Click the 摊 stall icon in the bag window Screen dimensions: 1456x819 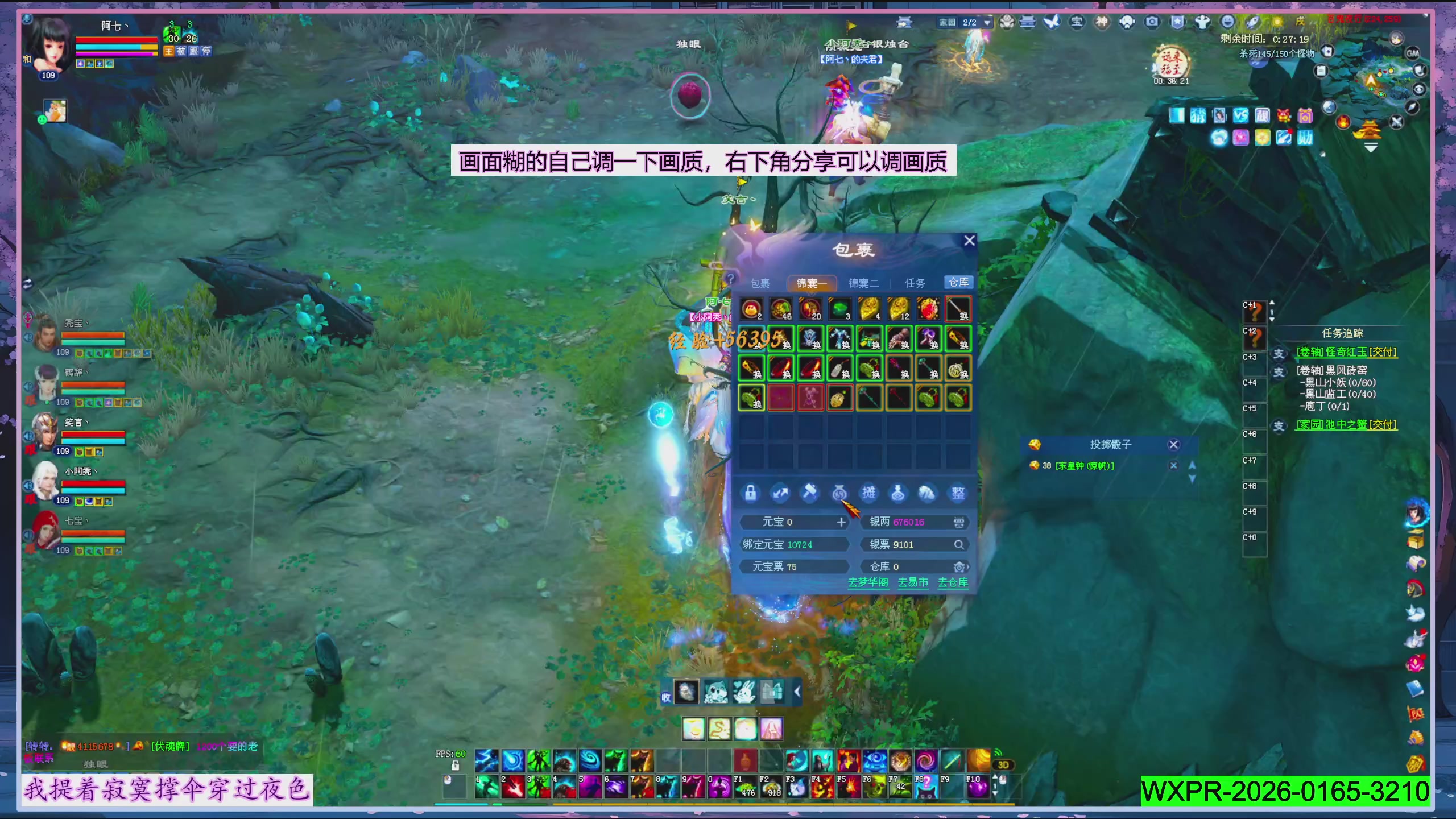869,494
